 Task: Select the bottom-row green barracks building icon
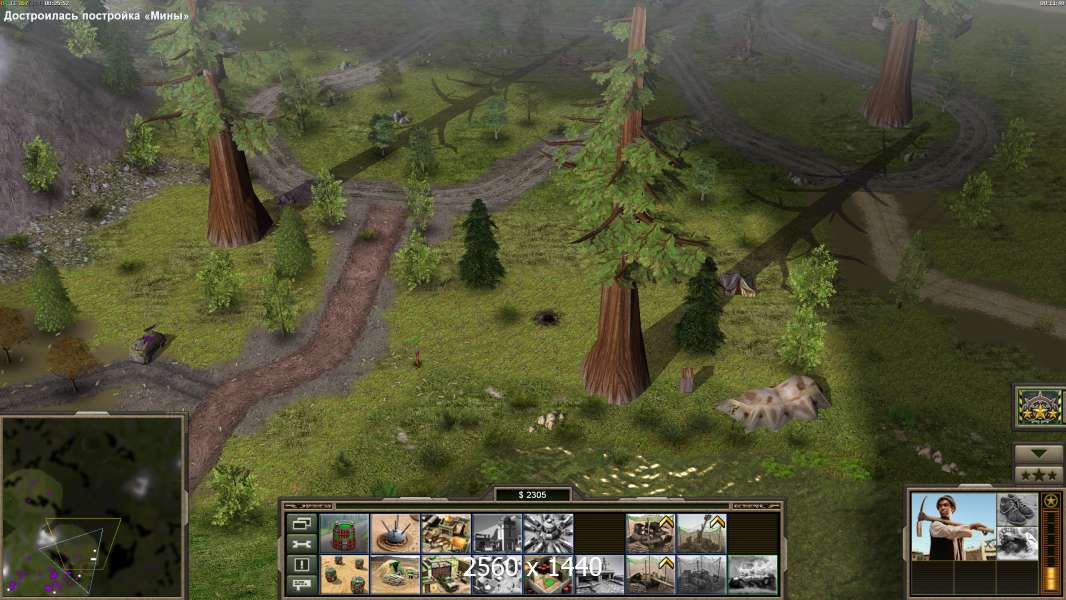[446, 574]
